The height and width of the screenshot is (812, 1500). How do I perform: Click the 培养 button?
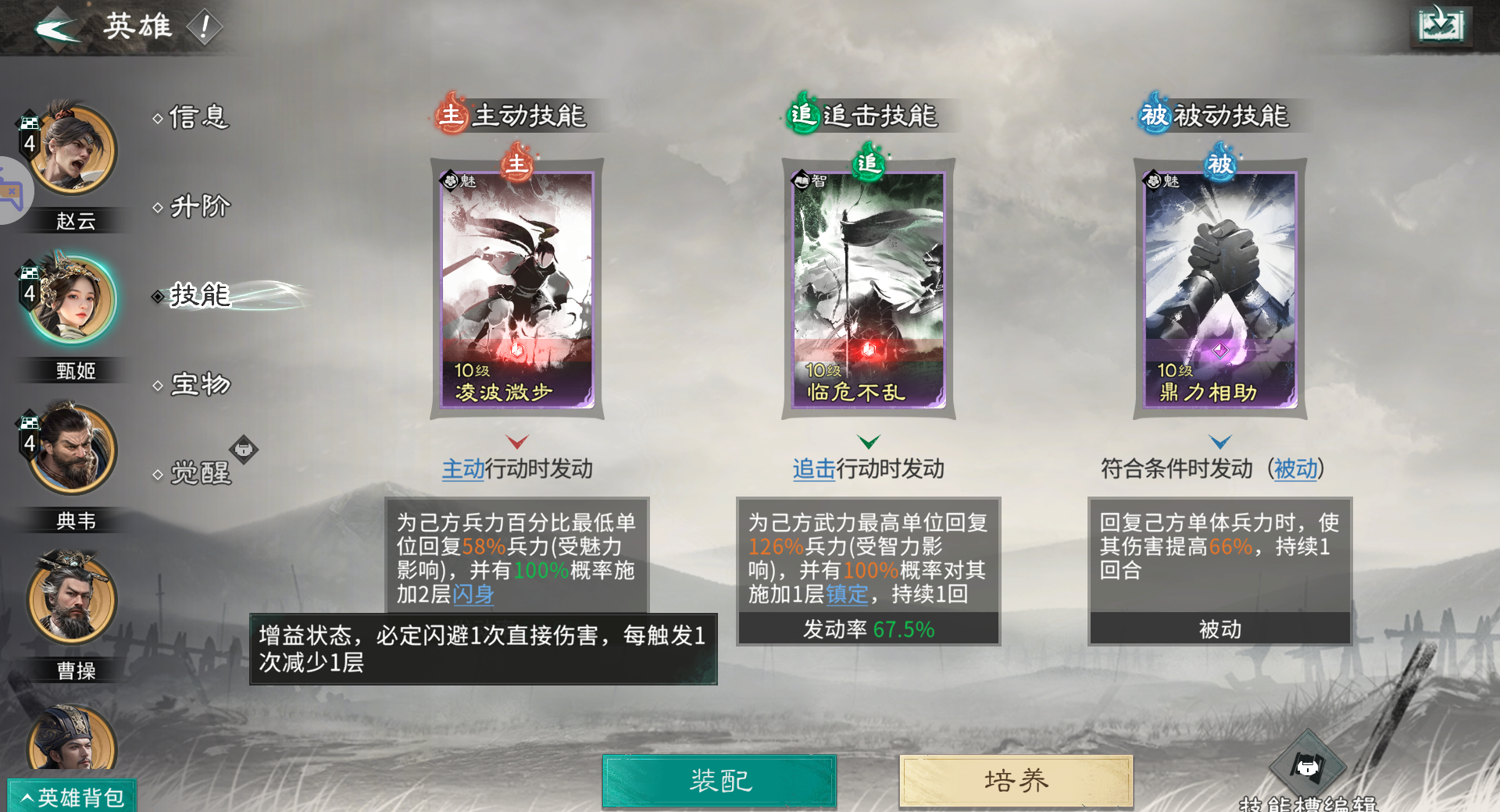click(x=1015, y=779)
